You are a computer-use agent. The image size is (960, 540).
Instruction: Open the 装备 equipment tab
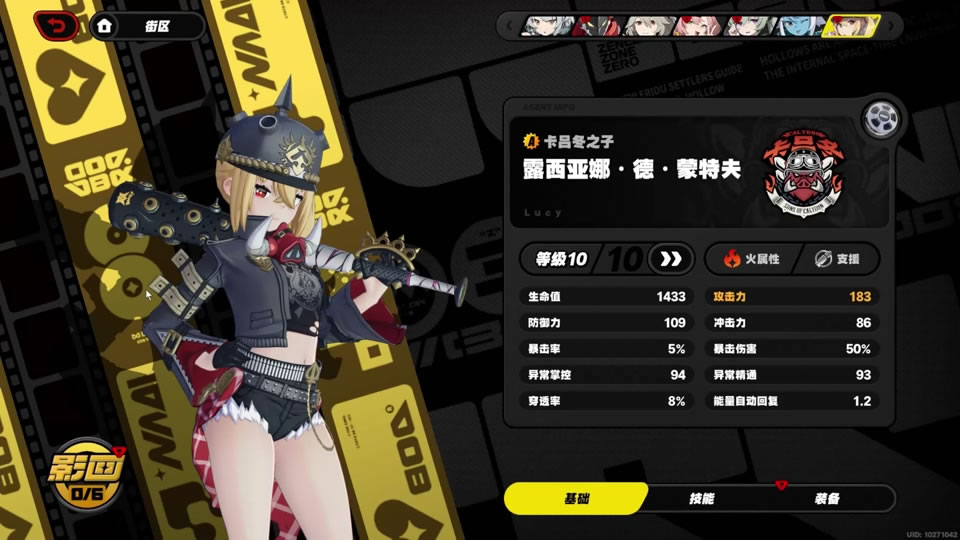826,498
